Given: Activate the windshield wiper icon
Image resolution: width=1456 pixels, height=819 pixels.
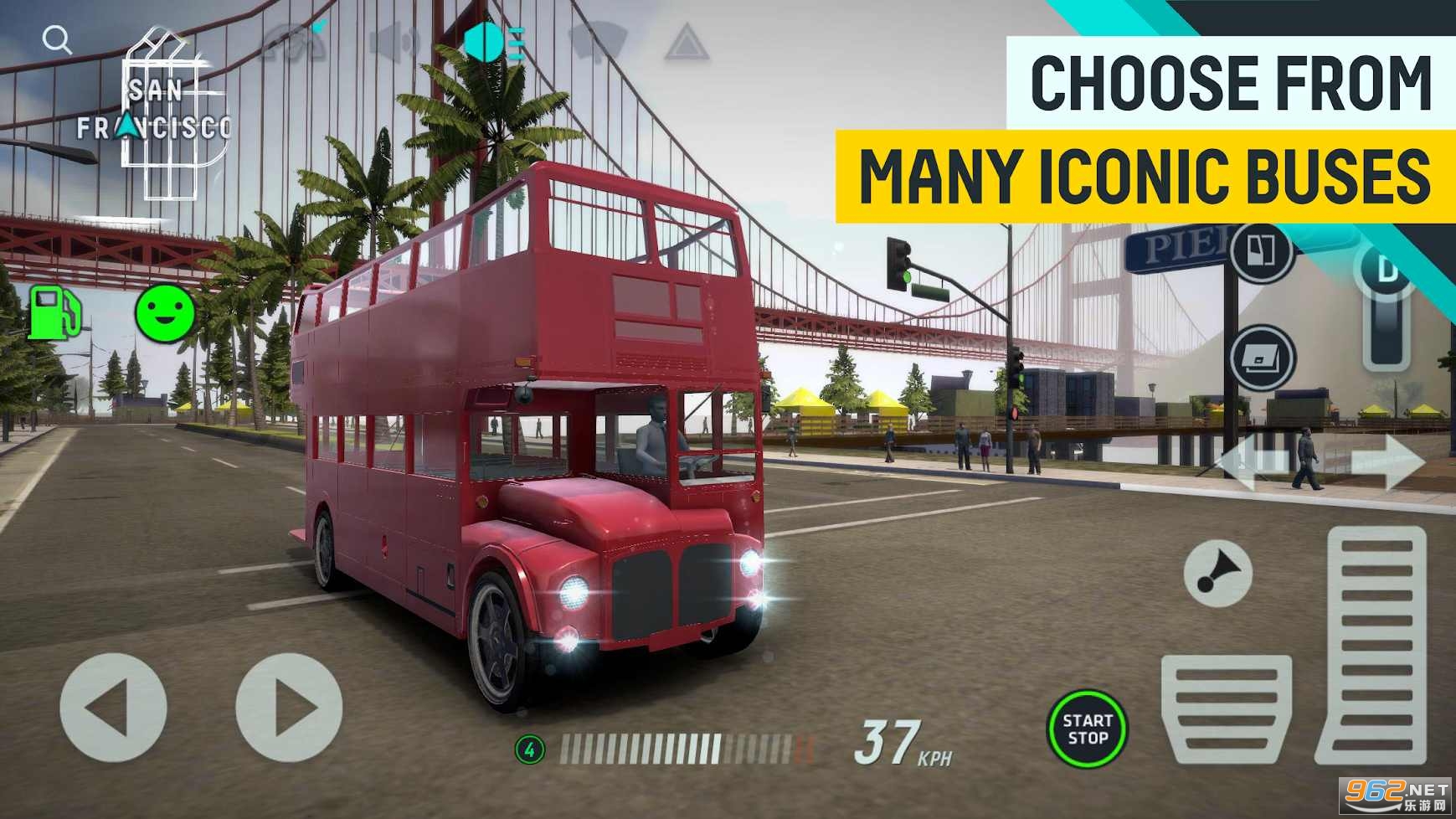Looking at the screenshot, I should tap(597, 42).
